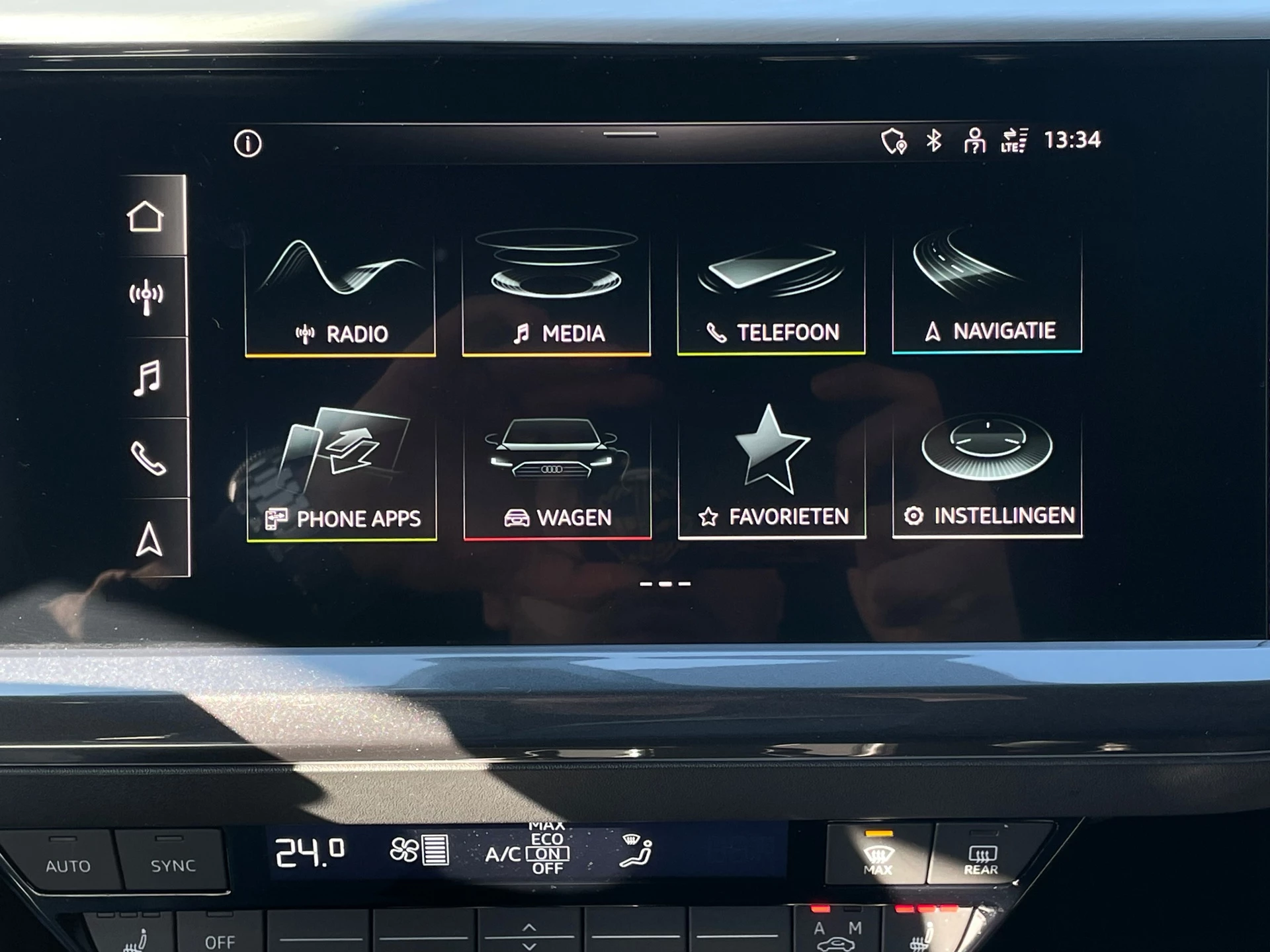Open the TELEFOON menu tile
Viewport: 1270px width, 952px height.
771,291
